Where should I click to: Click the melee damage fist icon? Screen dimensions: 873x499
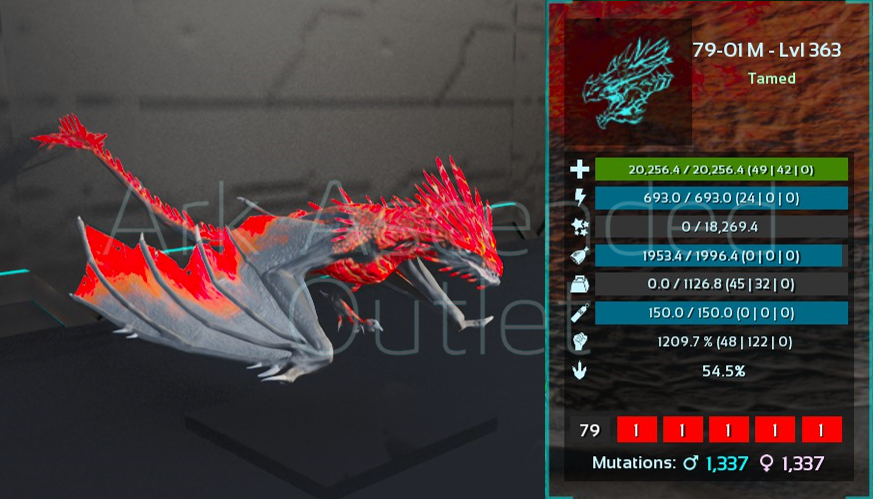tap(580, 342)
